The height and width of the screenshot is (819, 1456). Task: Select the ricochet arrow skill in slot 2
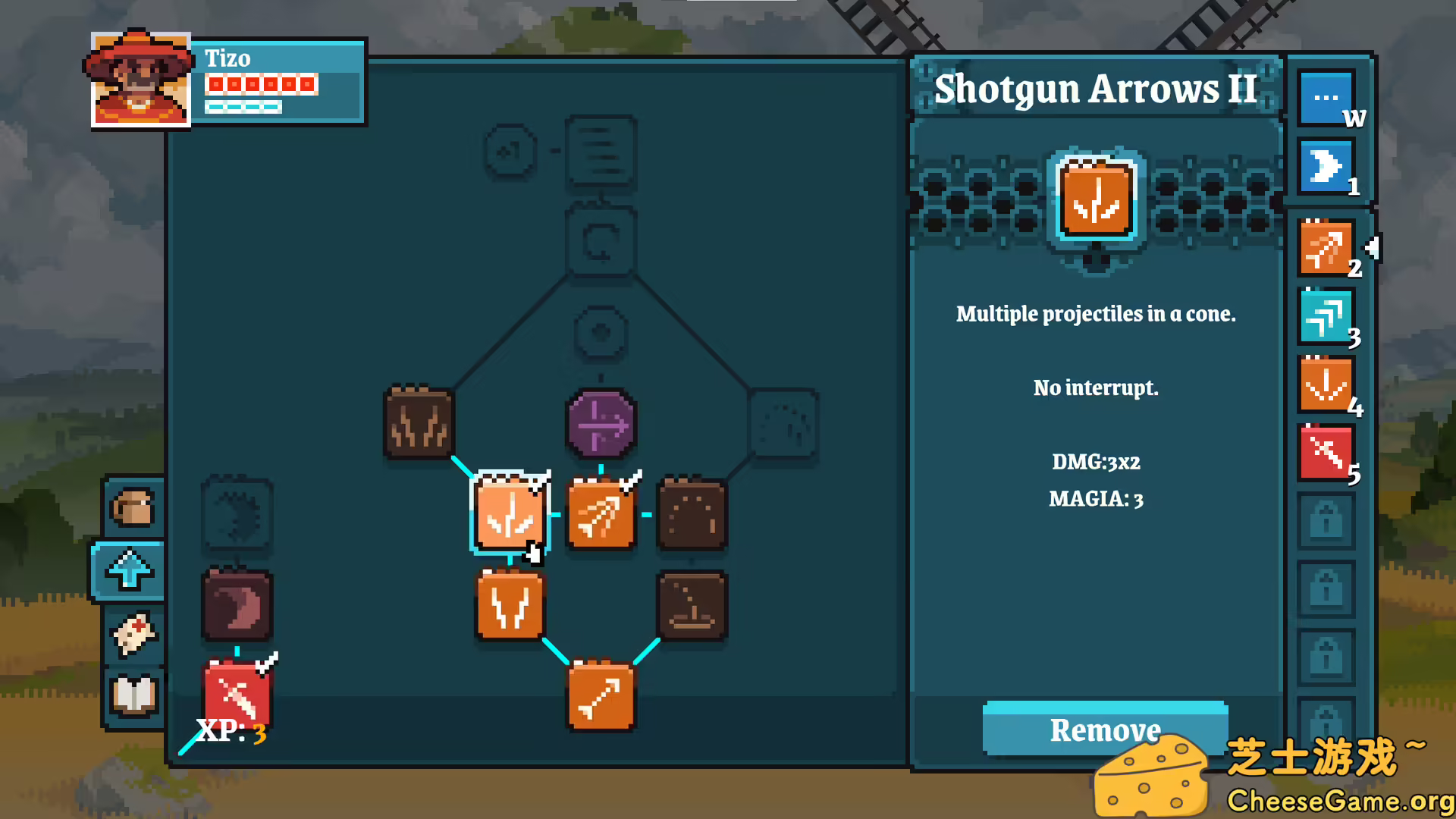point(1326,246)
